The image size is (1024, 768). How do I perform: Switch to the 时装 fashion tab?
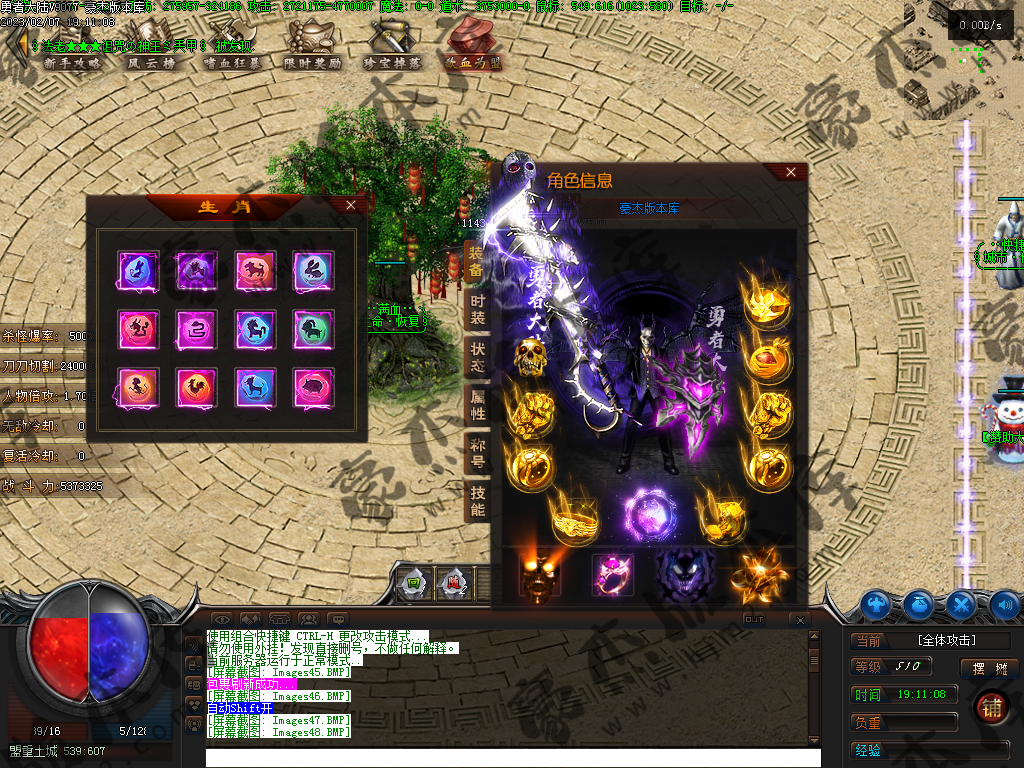478,311
